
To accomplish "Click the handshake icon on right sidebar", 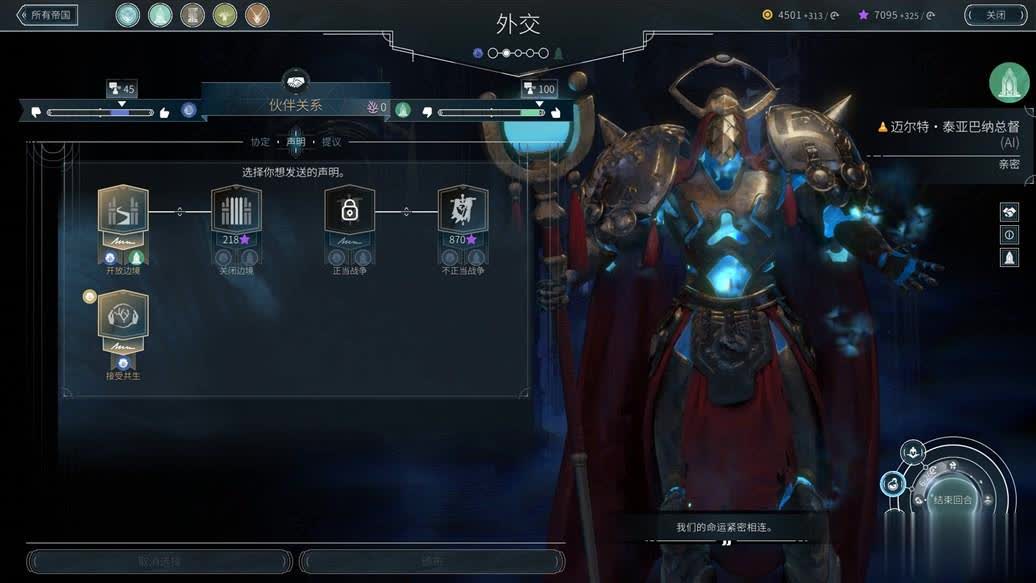I will [x=1009, y=212].
